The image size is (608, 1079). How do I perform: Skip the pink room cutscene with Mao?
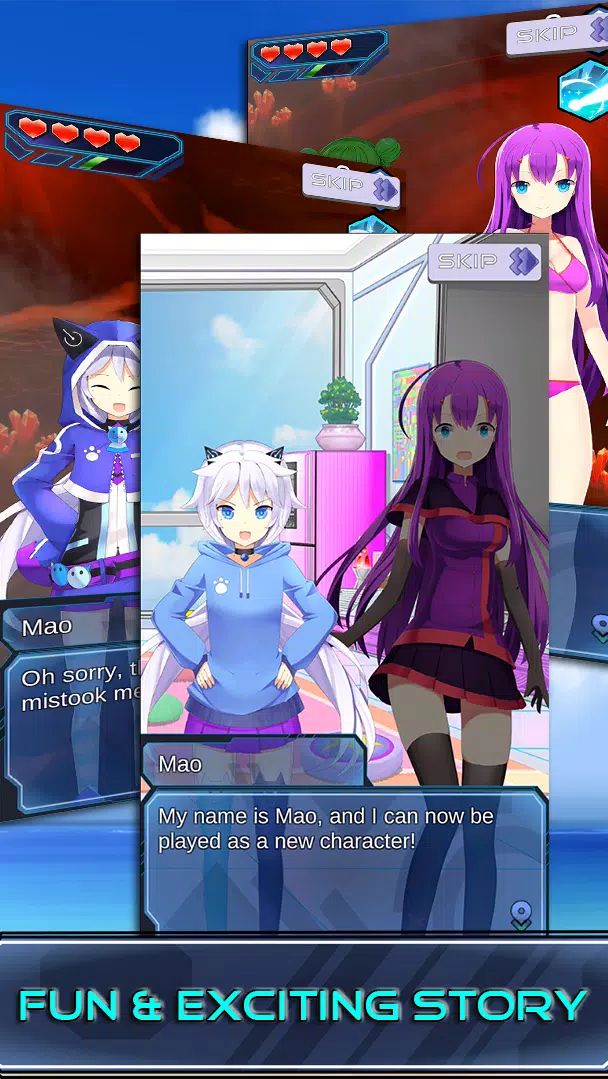tap(484, 262)
